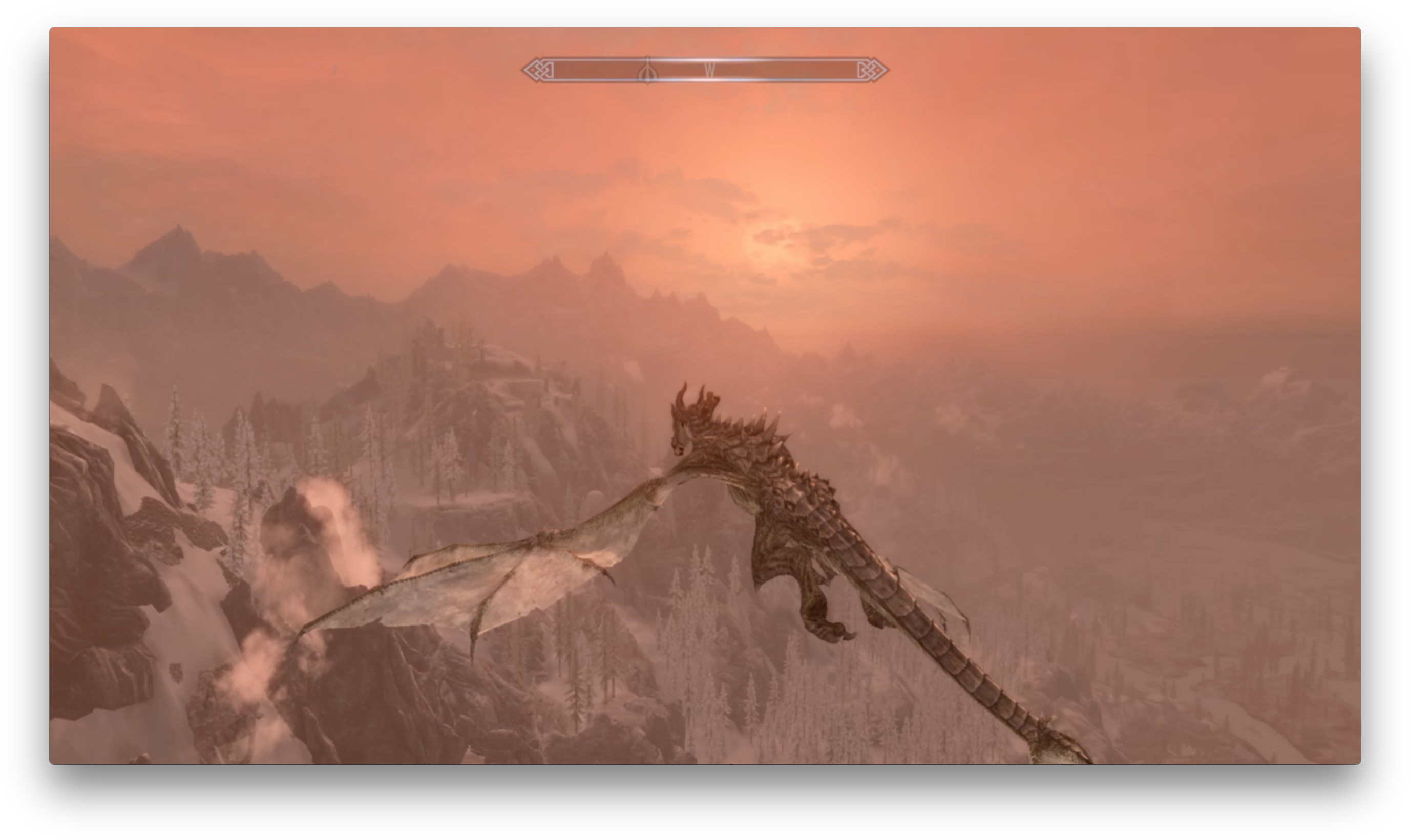Click the location marker icon on the compass

click(647, 72)
